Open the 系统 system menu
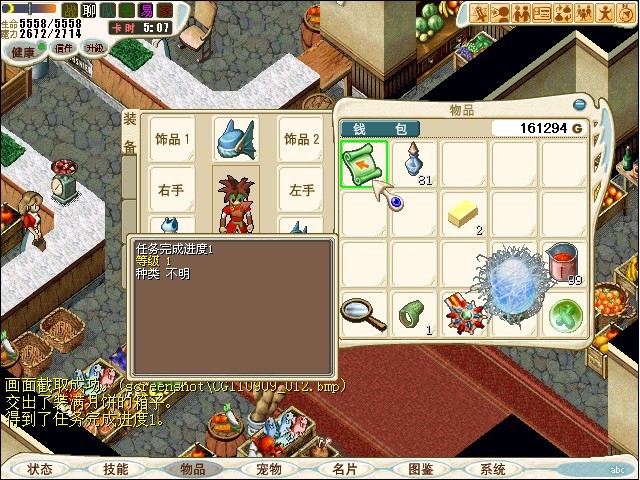Screen dimensions: 640x480 [x=493, y=468]
